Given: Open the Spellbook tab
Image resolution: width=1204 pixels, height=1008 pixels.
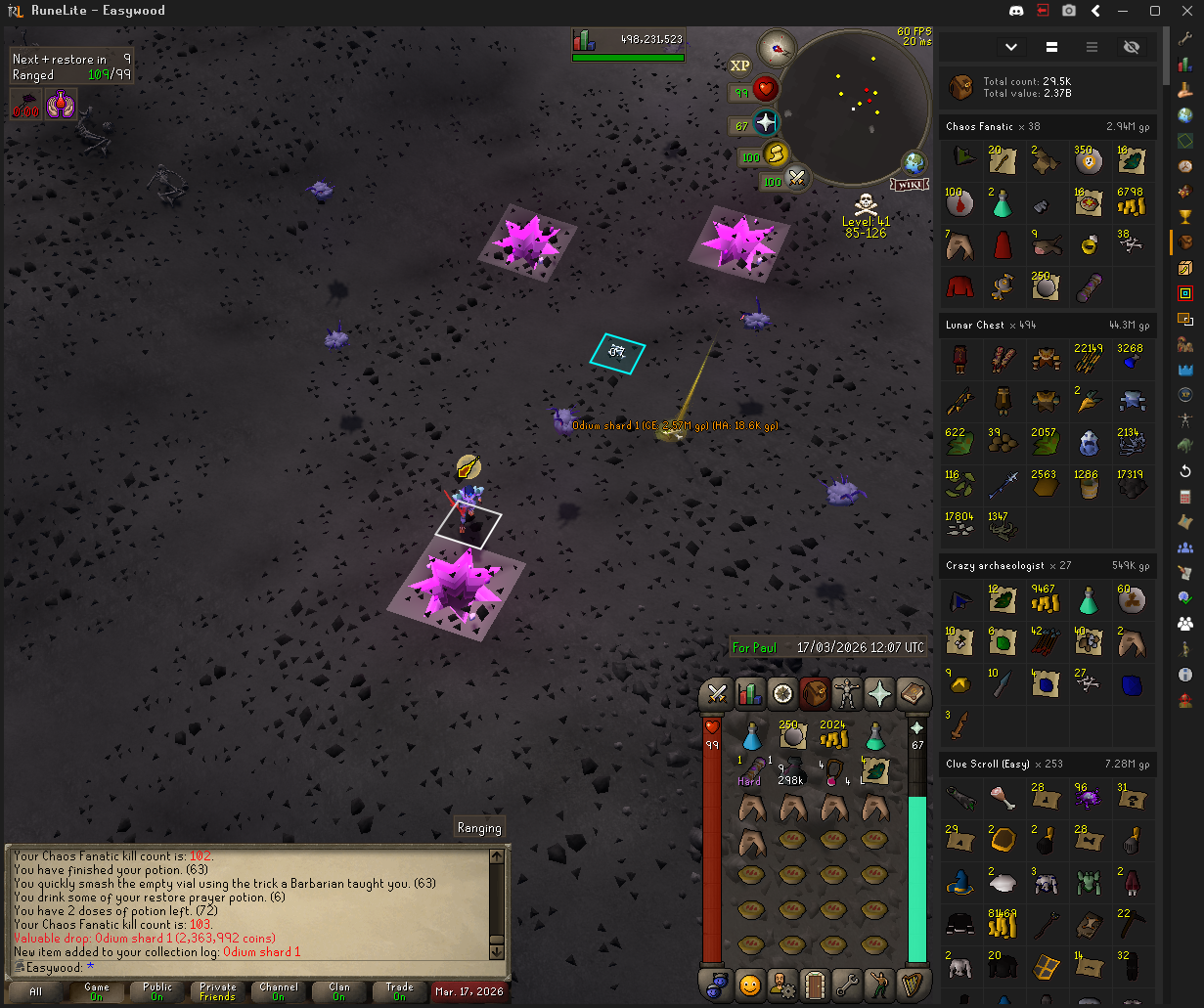Looking at the screenshot, I should pos(912,693).
